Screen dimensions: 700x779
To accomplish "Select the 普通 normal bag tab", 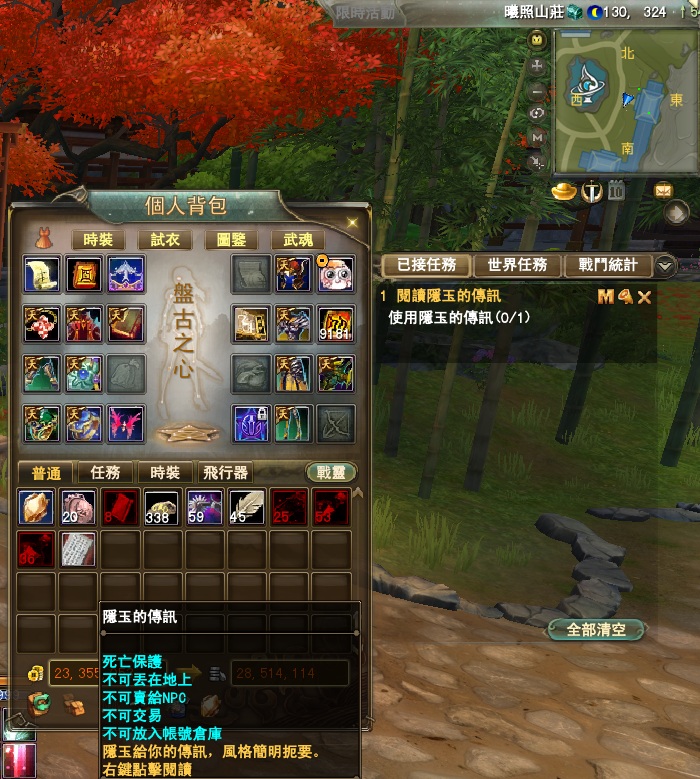I will point(48,473).
